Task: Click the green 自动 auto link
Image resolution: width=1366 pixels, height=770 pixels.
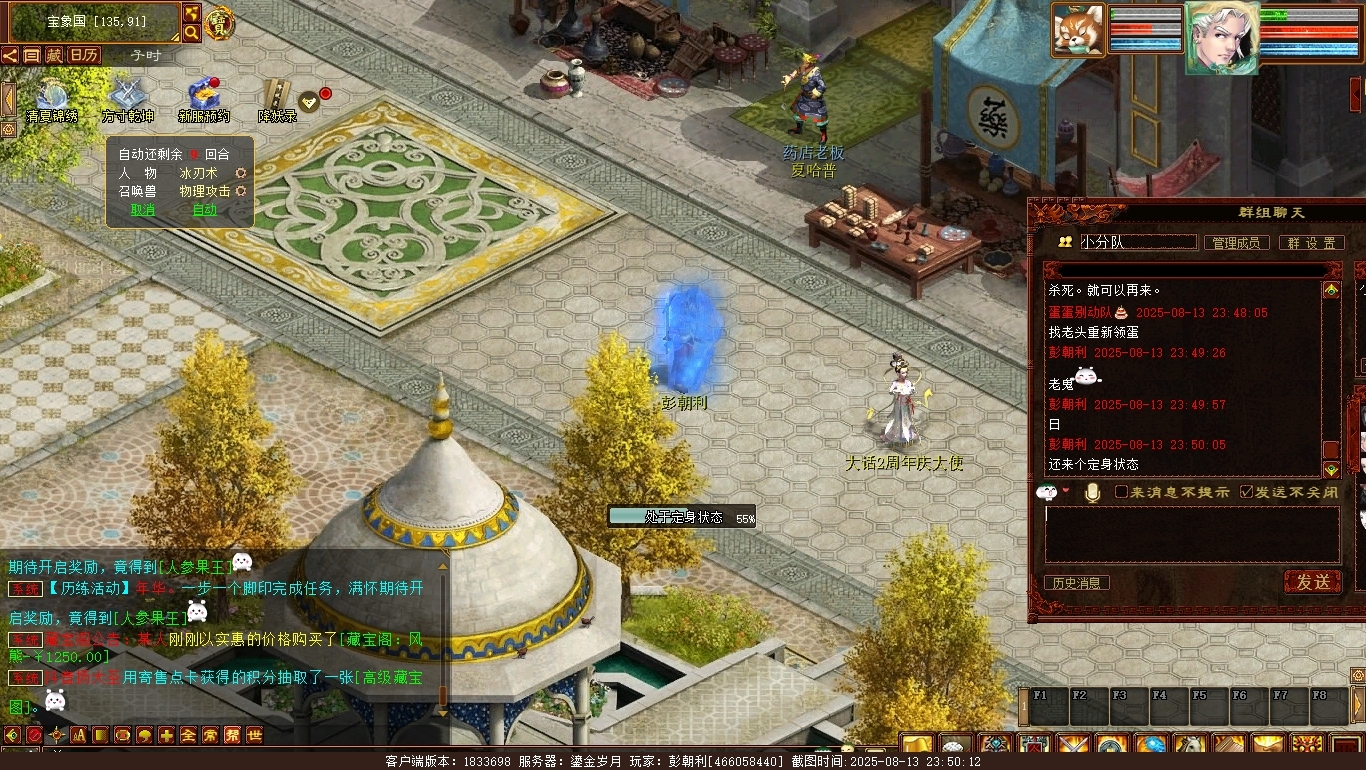Action: point(204,210)
